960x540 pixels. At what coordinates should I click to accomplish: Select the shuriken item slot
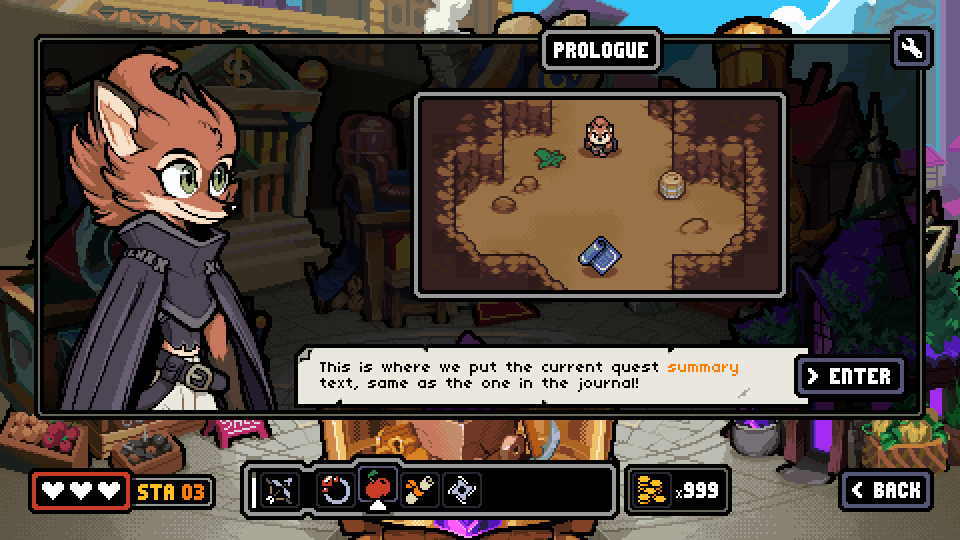coord(462,489)
